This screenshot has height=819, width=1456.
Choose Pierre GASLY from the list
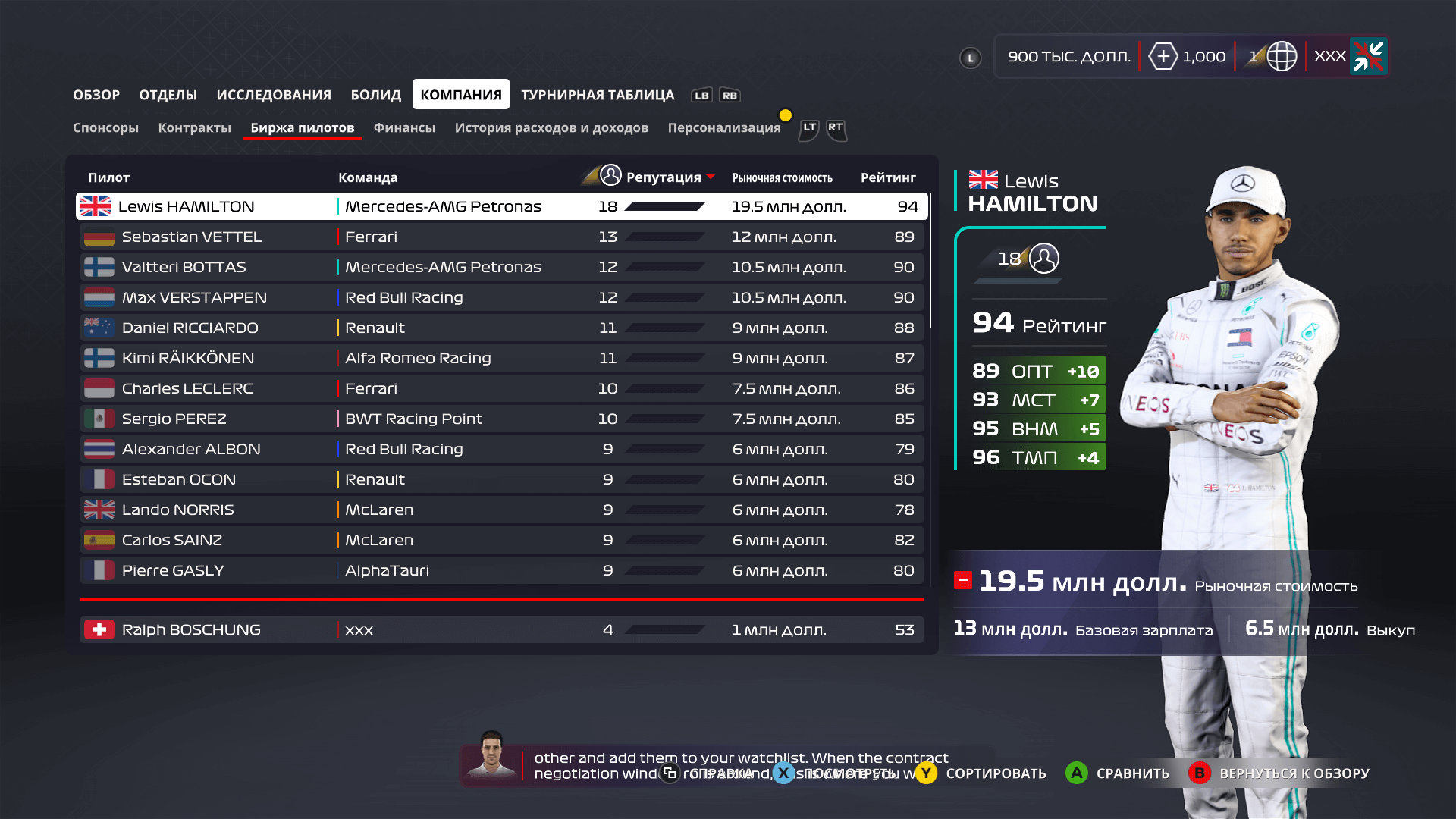(500, 570)
